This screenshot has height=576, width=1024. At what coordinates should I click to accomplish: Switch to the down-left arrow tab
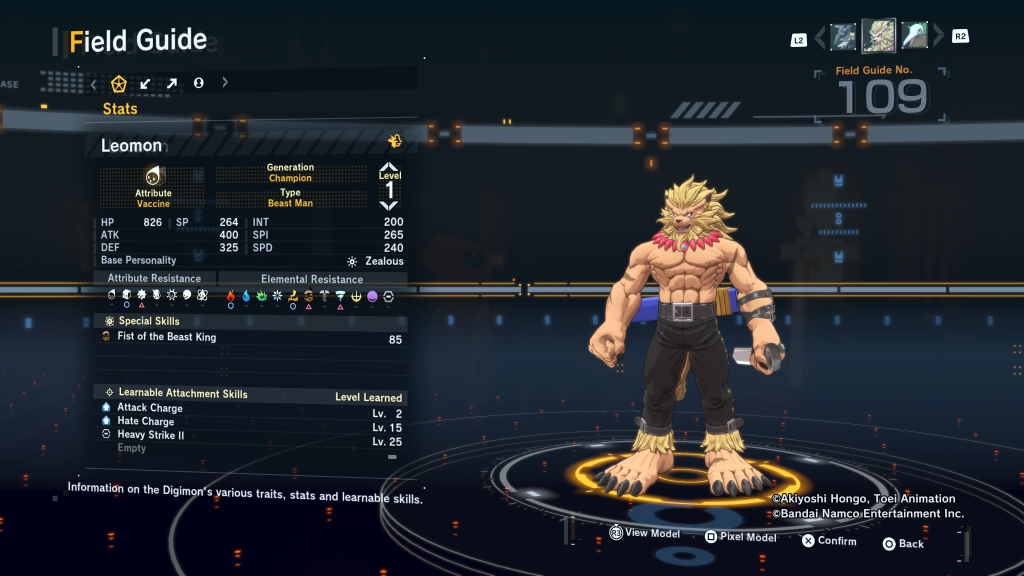point(146,84)
